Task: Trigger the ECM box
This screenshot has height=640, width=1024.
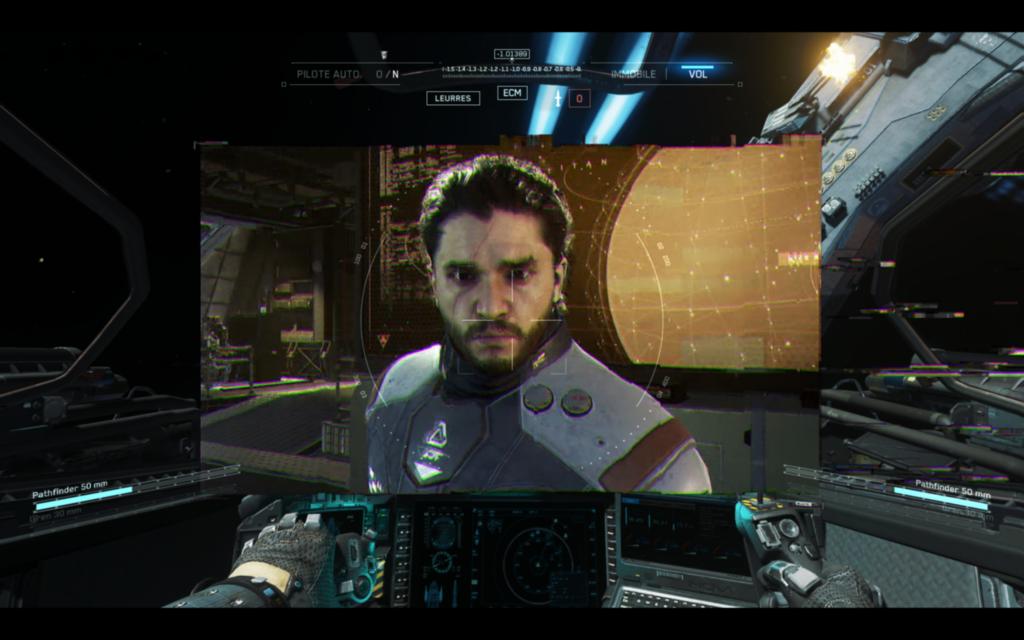Action: tap(513, 93)
